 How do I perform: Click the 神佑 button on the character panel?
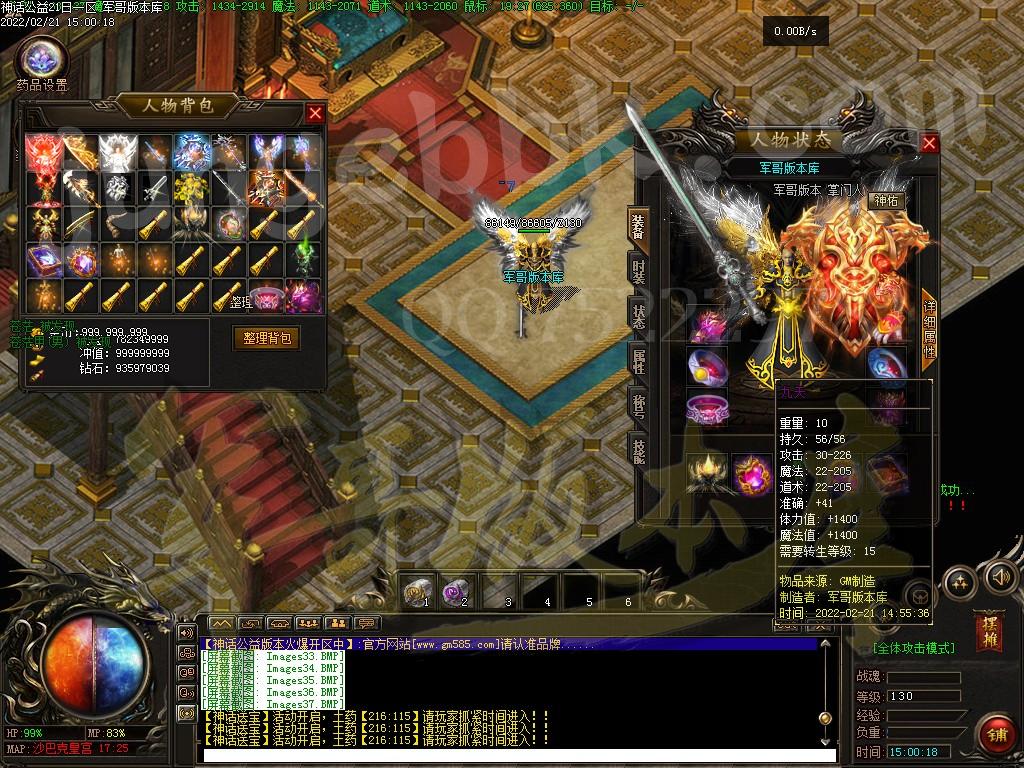pyautogui.click(x=886, y=200)
